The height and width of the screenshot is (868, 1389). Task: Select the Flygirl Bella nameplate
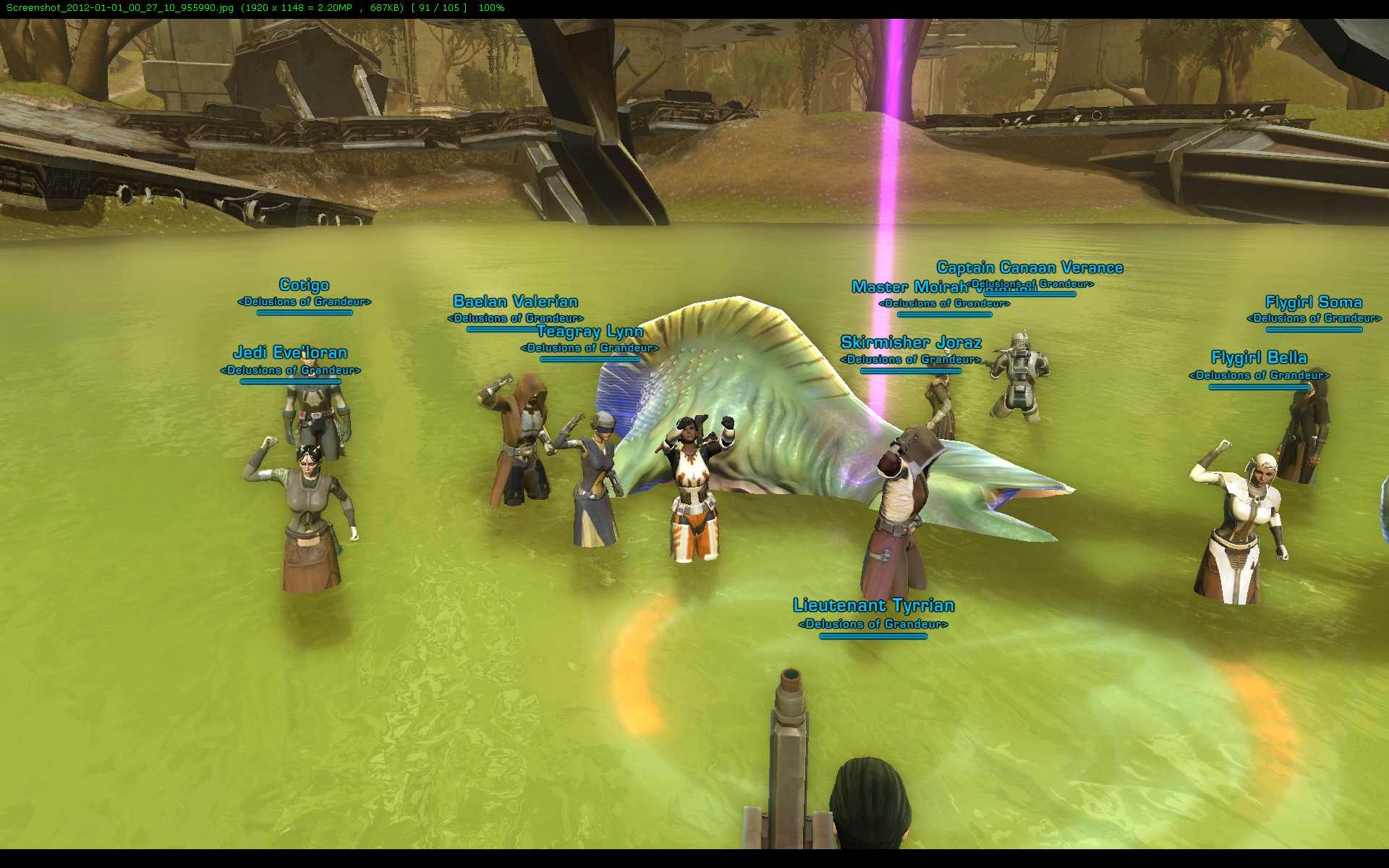click(1259, 358)
